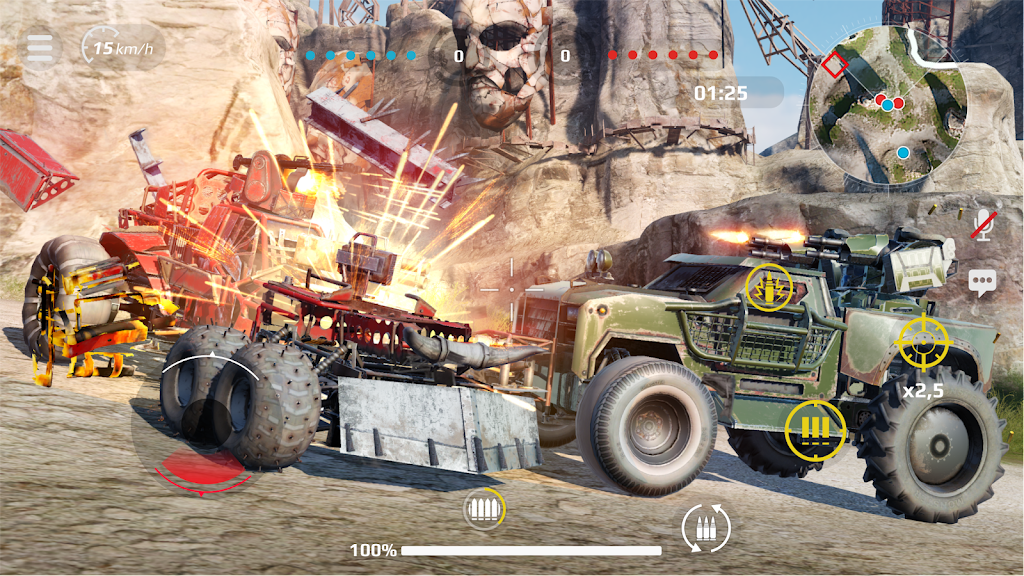Viewport: 1024px width, 576px height.
Task: Open the circular minimap
Action: pos(887,108)
